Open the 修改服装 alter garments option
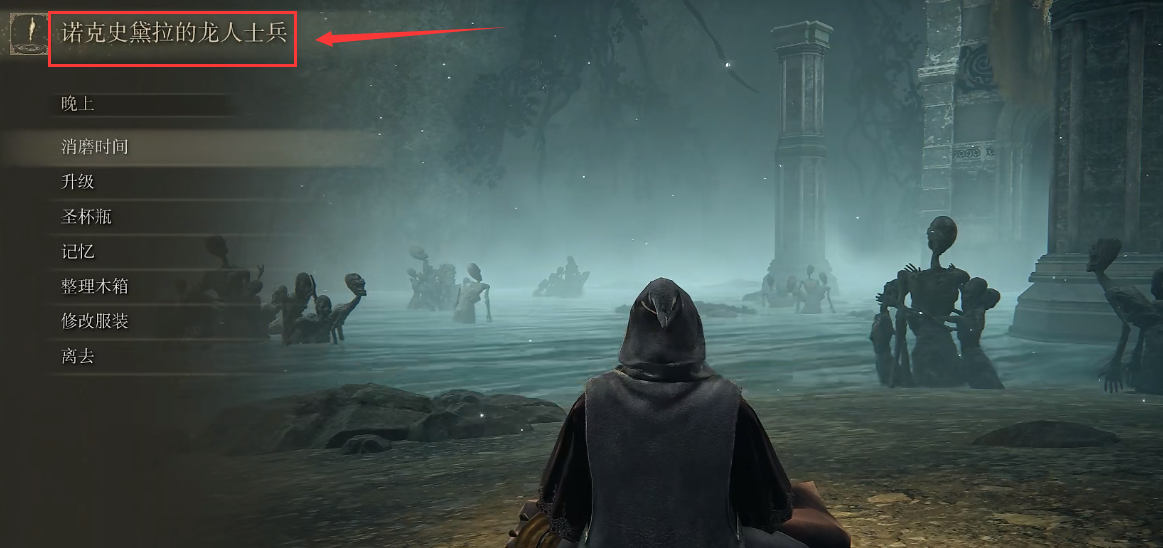 pyautogui.click(x=95, y=321)
